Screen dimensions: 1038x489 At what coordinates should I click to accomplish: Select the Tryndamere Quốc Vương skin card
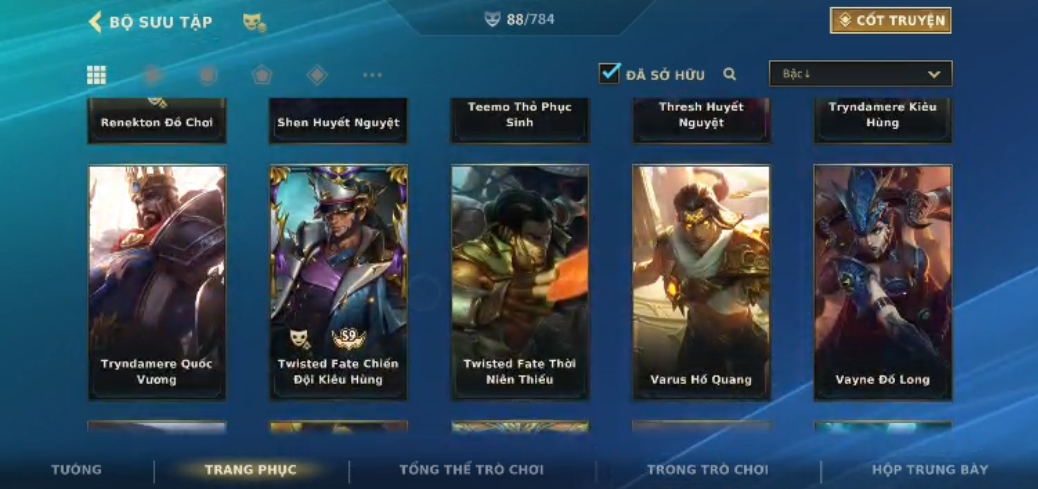157,282
